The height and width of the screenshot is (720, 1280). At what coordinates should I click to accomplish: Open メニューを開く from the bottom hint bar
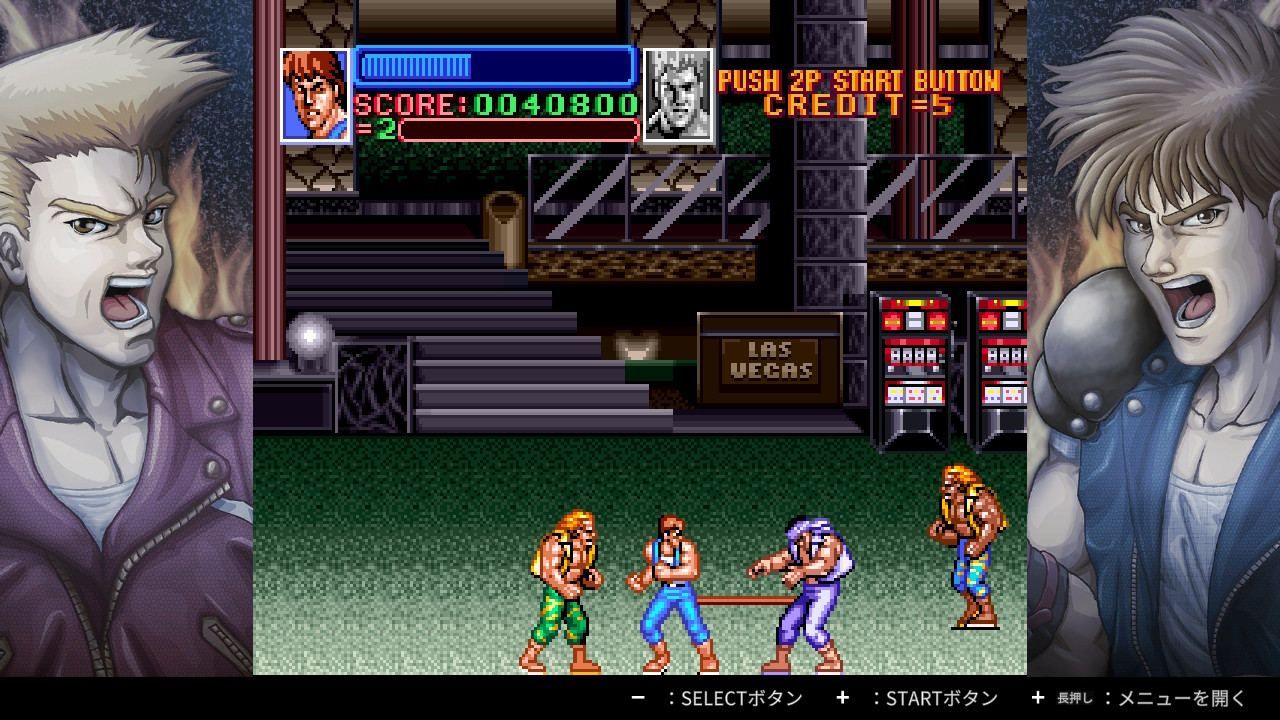click(x=1180, y=700)
